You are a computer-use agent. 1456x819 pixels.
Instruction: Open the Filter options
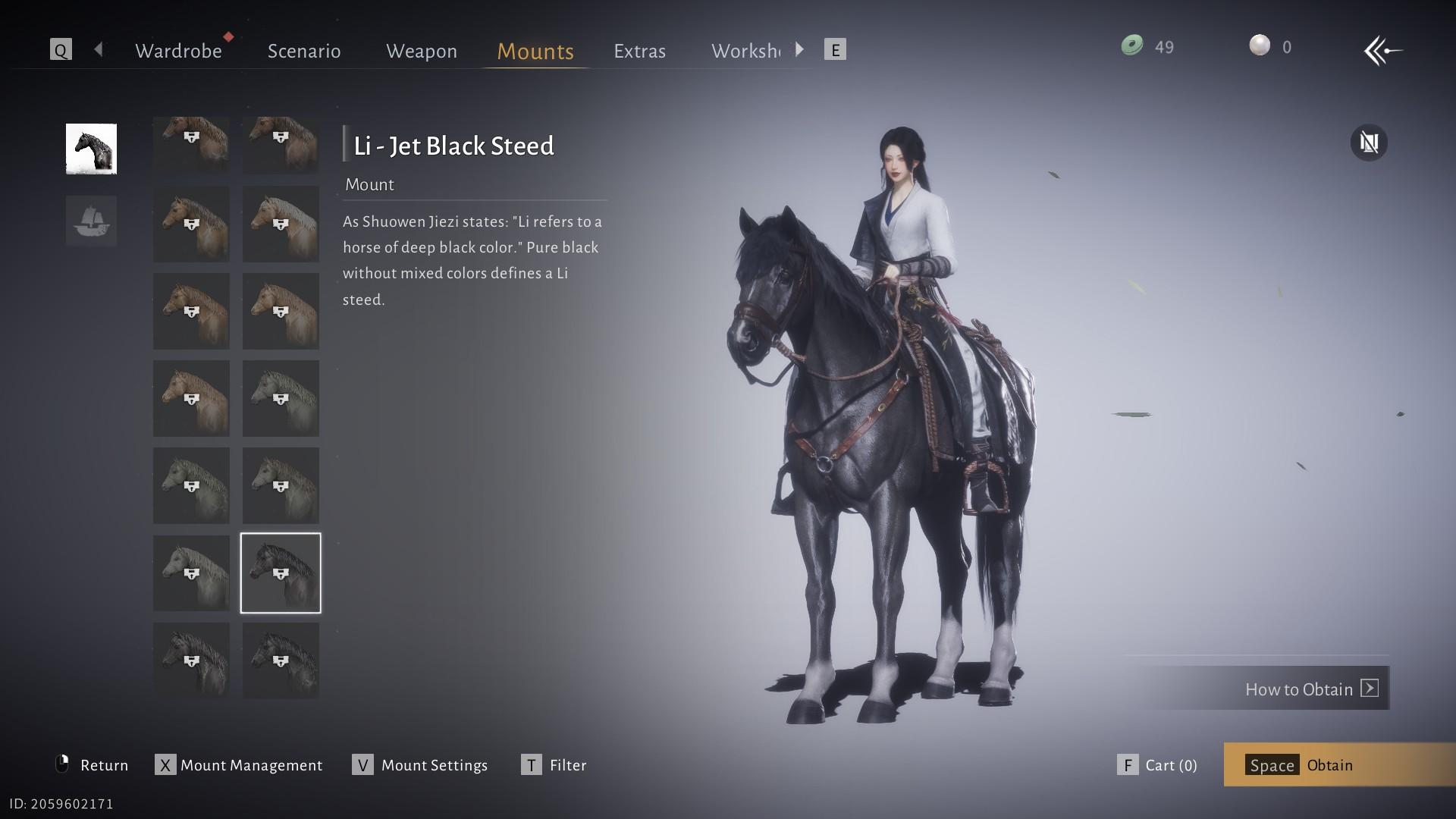[x=554, y=765]
